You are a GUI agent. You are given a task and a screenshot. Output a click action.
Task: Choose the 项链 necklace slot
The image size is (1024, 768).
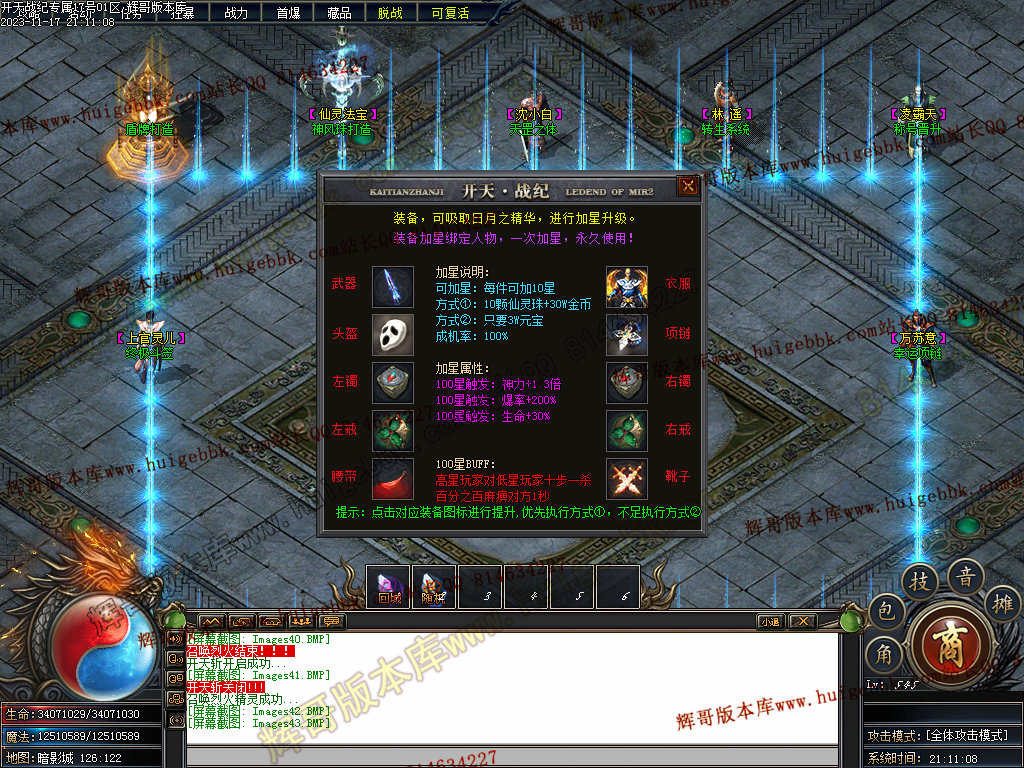click(627, 334)
